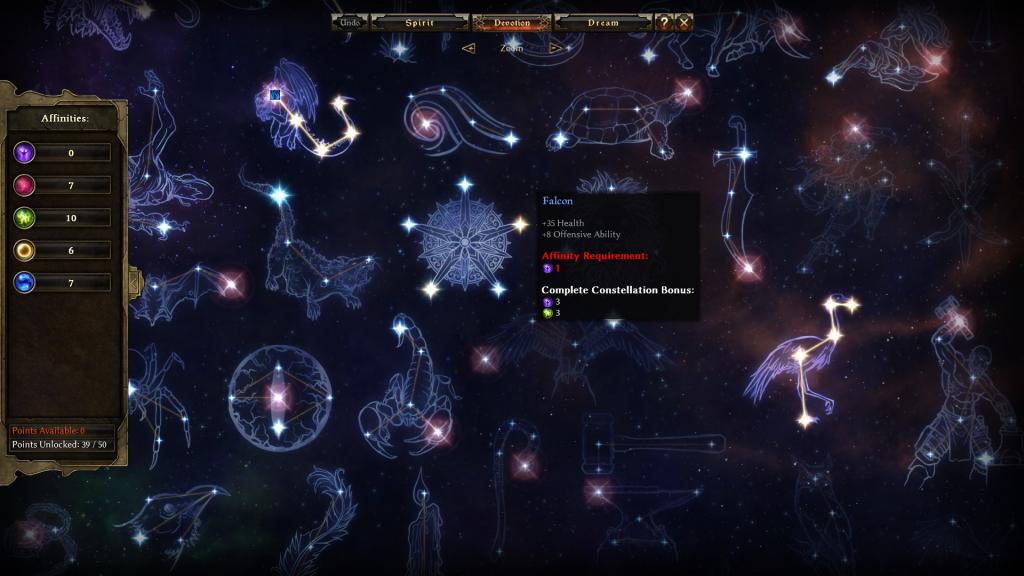Open the question mark help button
This screenshot has height=576, width=1024.
coord(663,22)
